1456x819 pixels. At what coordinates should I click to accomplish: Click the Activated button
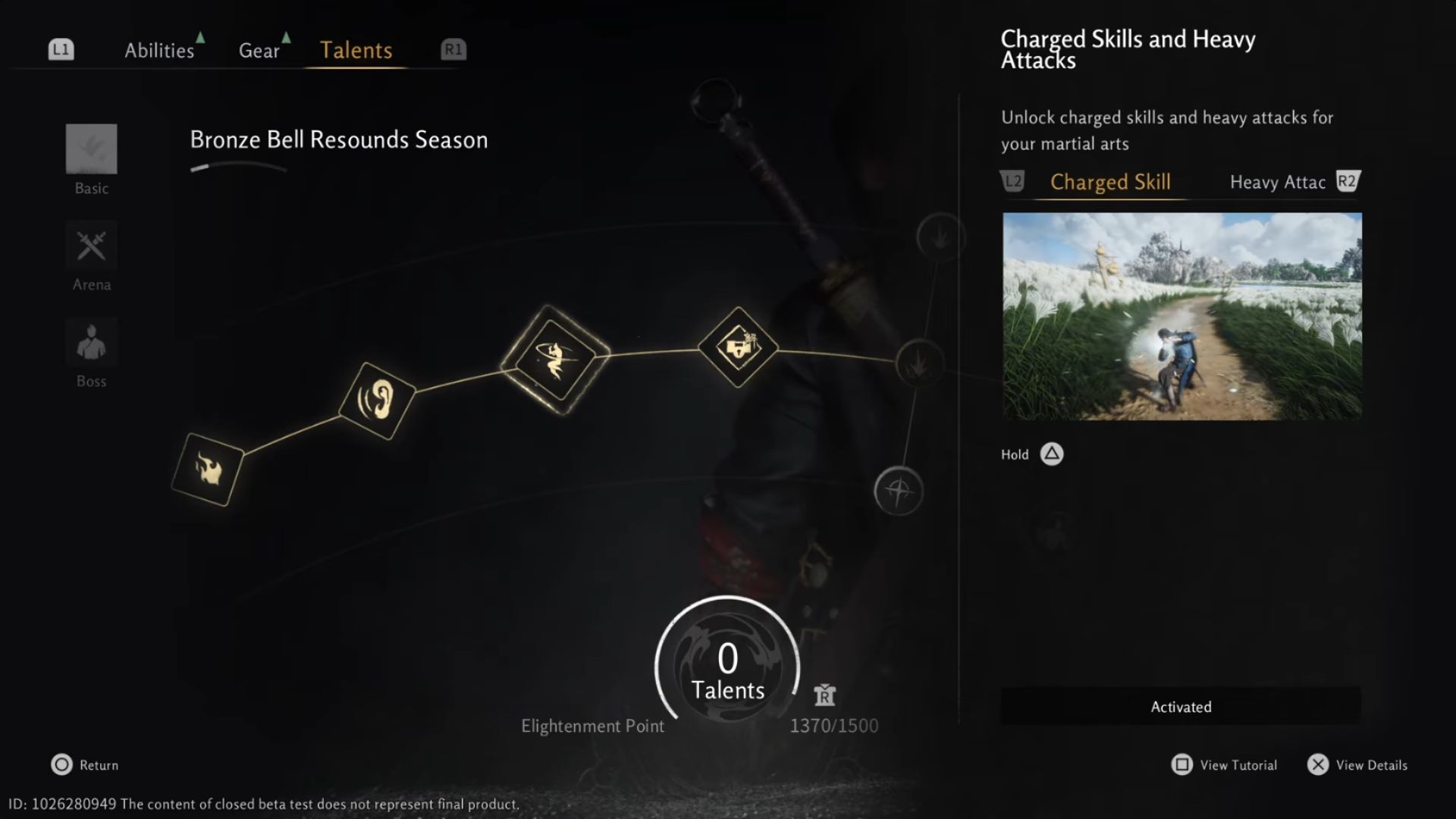click(x=1180, y=706)
